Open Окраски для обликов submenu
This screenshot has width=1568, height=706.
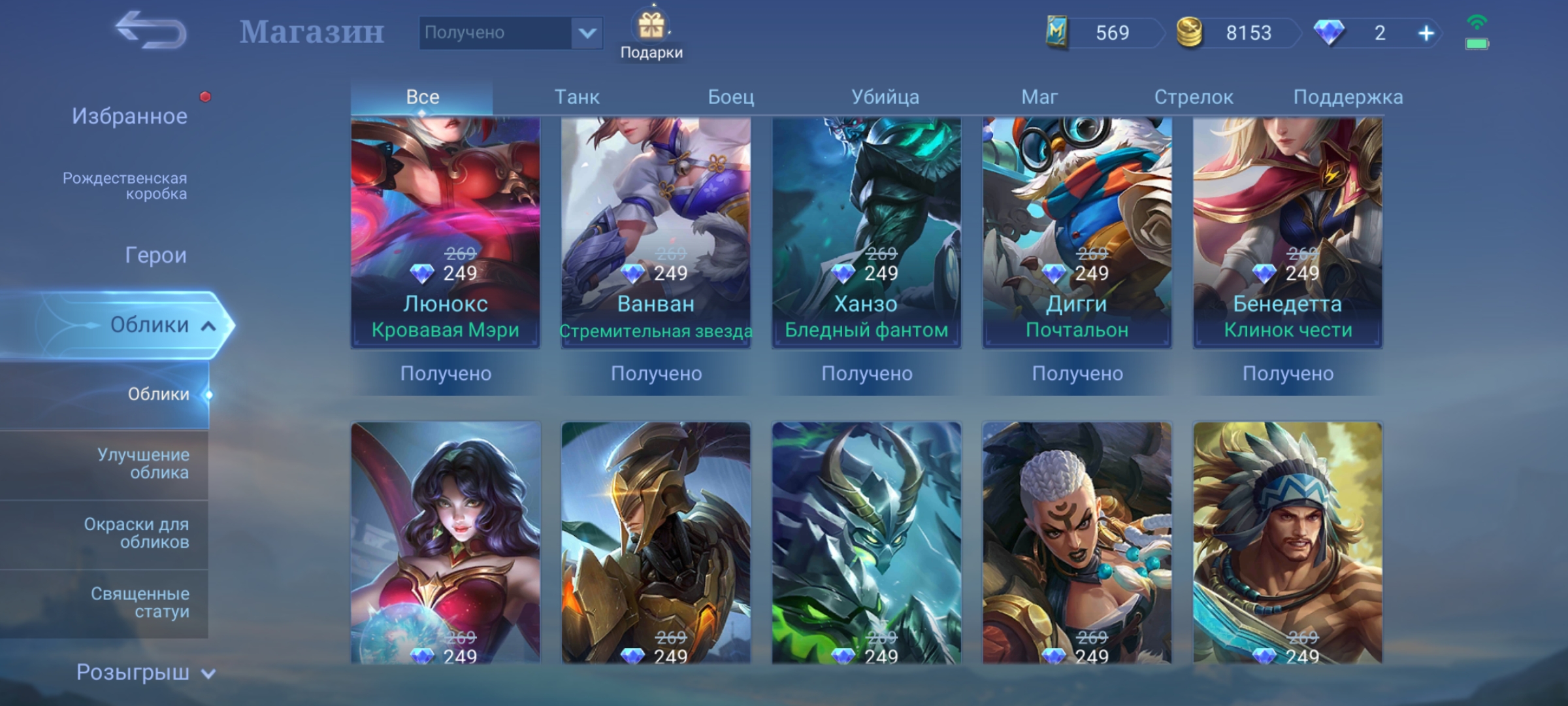click(137, 533)
